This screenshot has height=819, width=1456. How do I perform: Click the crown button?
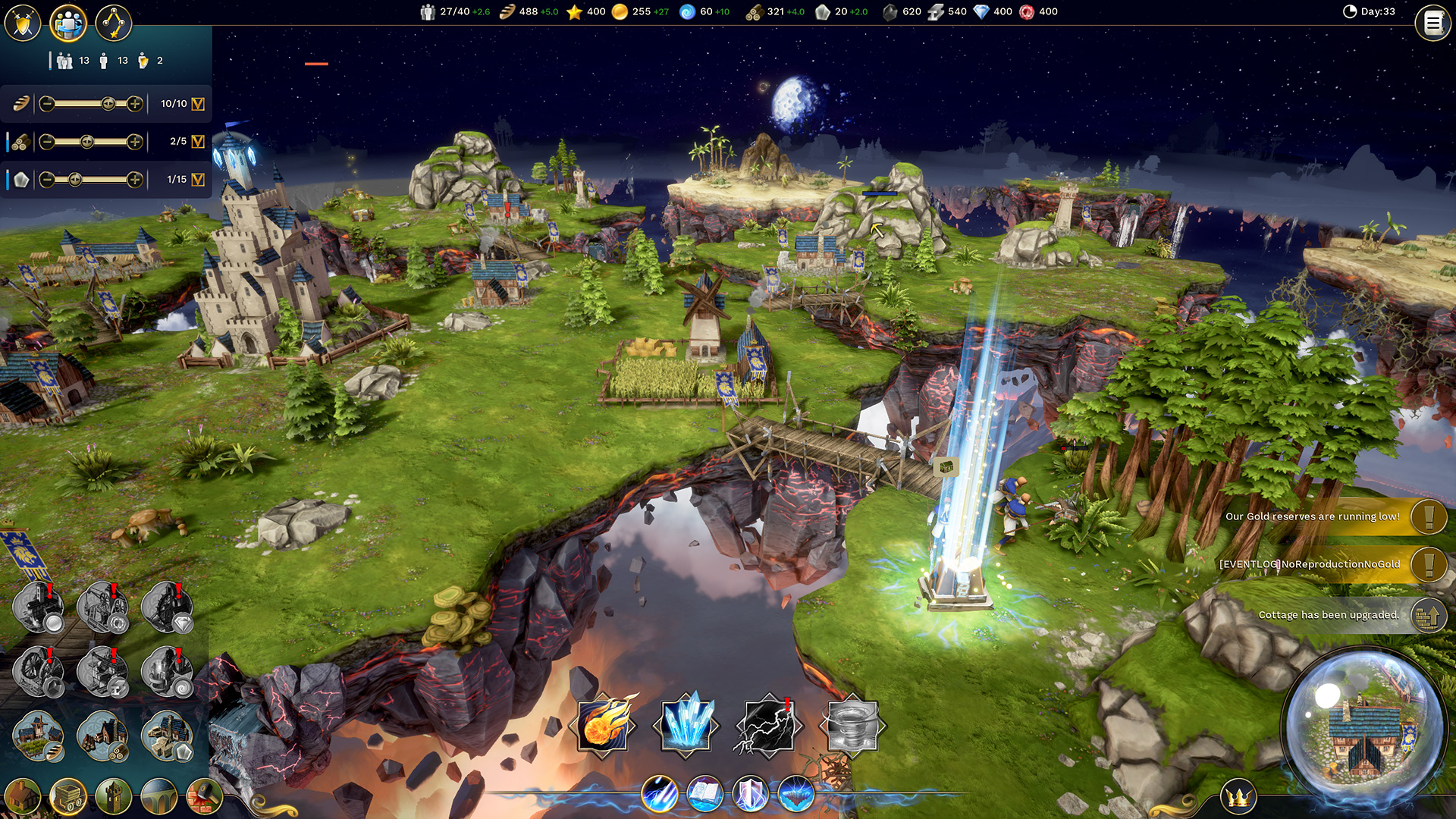click(x=1238, y=797)
